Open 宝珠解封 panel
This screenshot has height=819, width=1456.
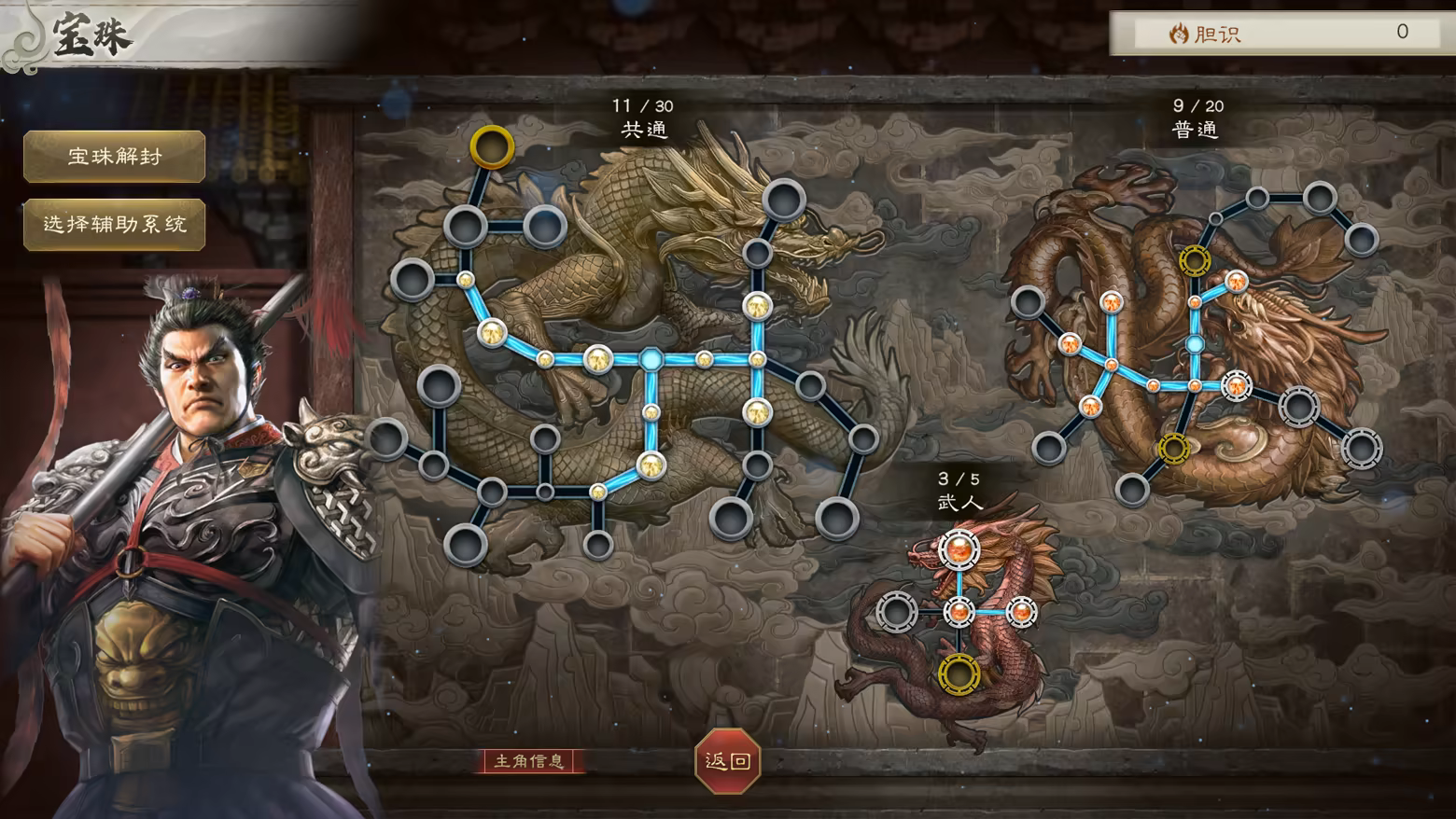[113, 157]
